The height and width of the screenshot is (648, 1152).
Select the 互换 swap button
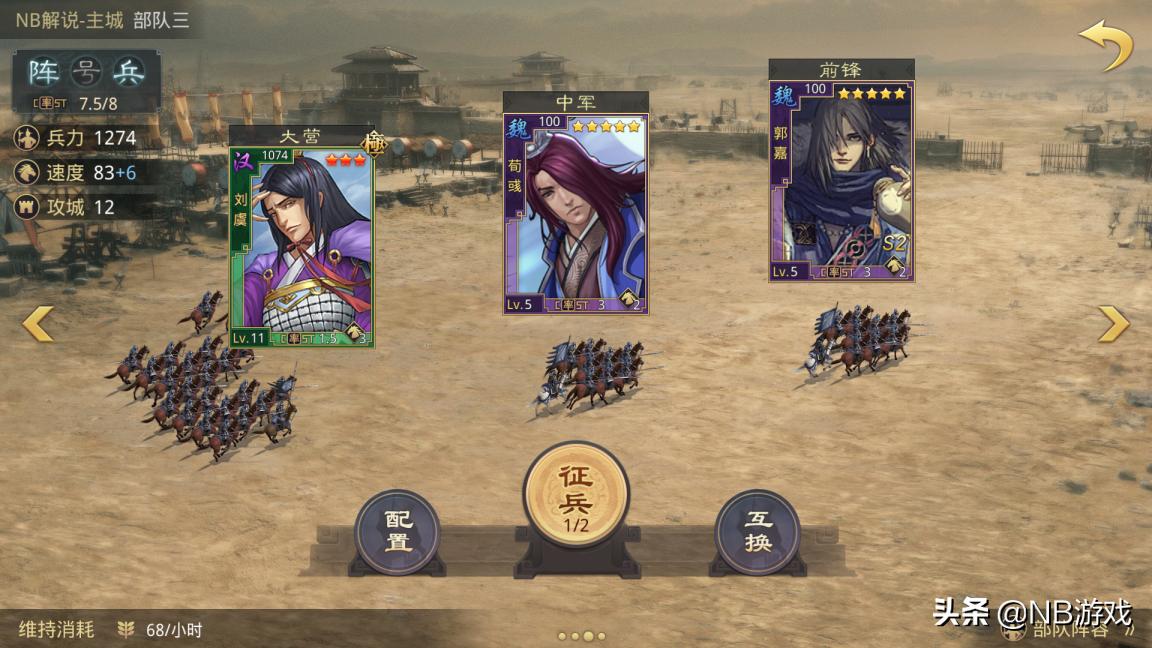click(758, 532)
